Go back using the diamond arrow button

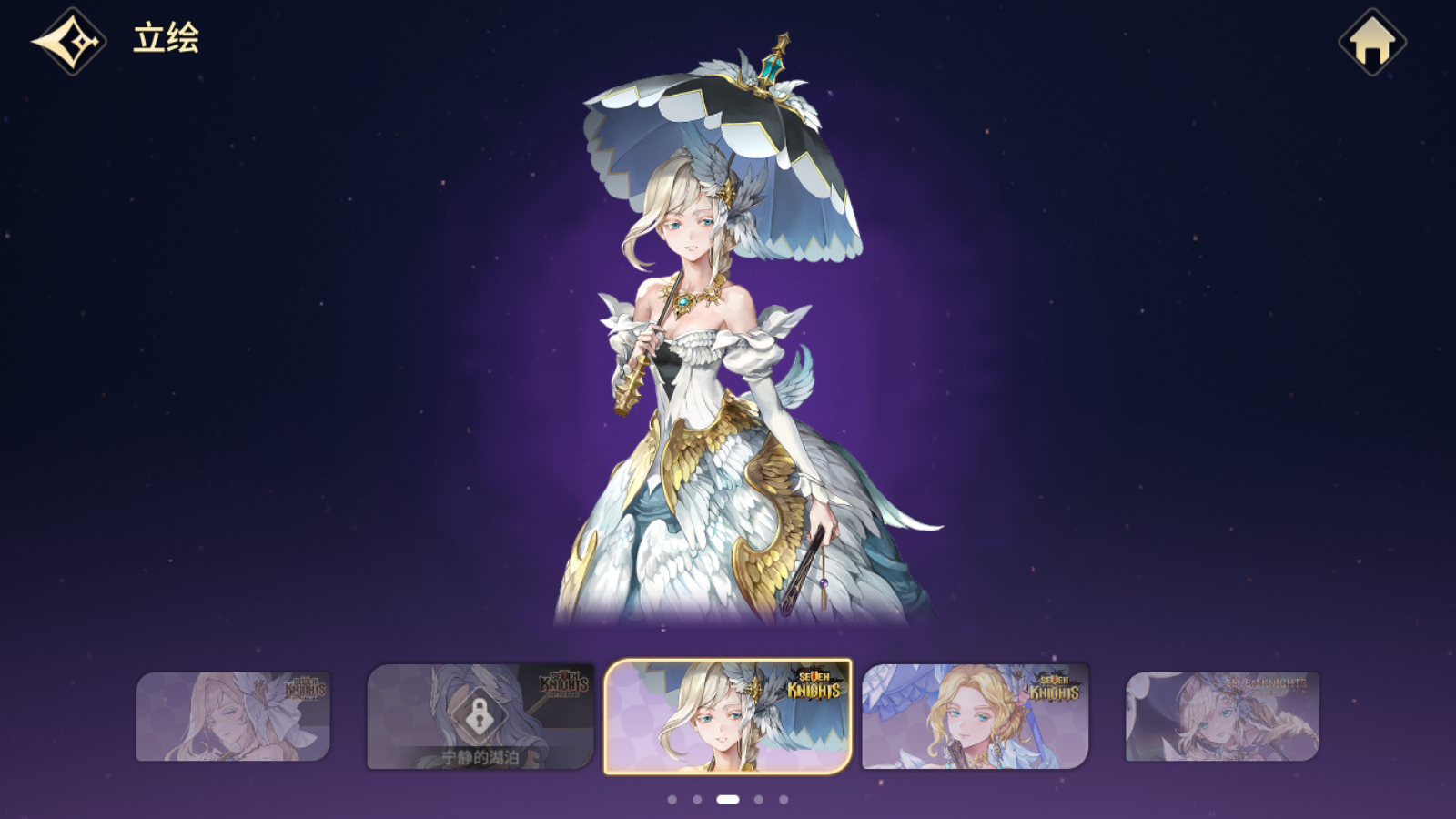click(69, 42)
